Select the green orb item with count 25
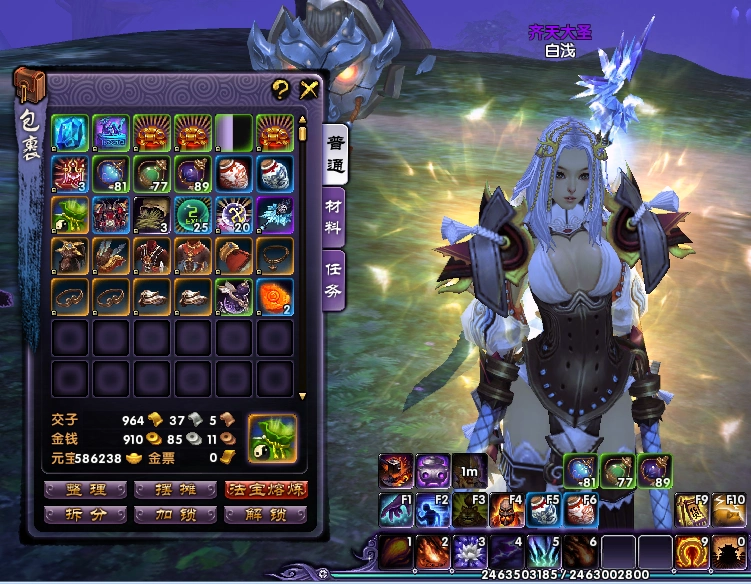Image resolution: width=751 pixels, height=584 pixels. point(192,214)
